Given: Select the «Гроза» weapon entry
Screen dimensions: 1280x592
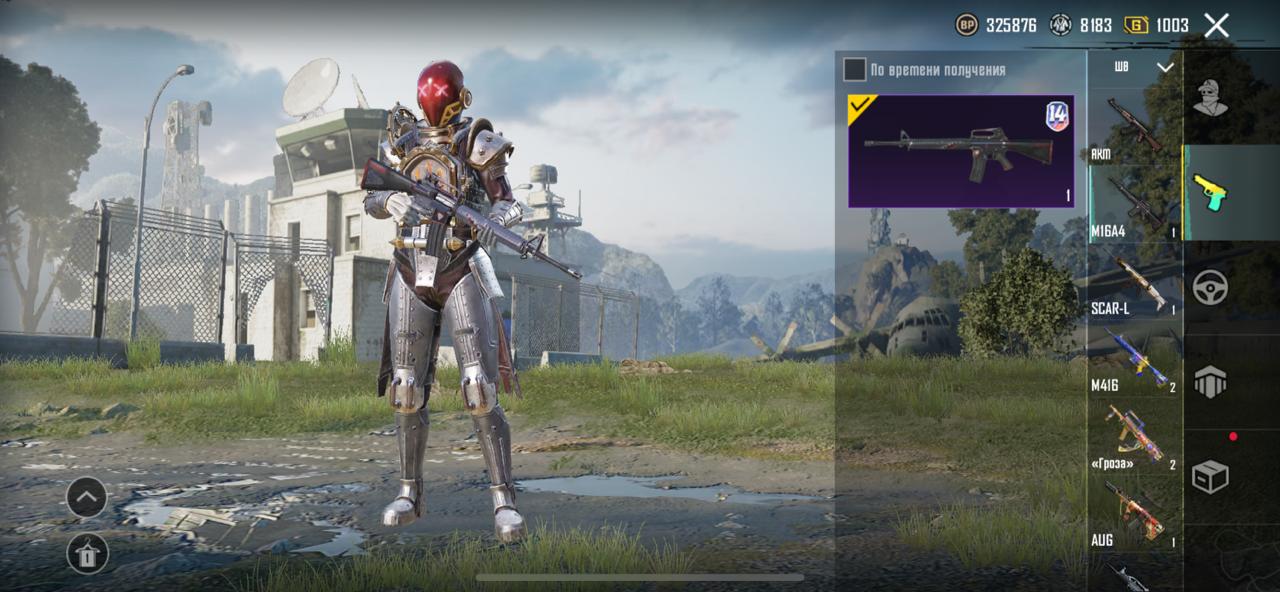Looking at the screenshot, I should pyautogui.click(x=1134, y=438).
